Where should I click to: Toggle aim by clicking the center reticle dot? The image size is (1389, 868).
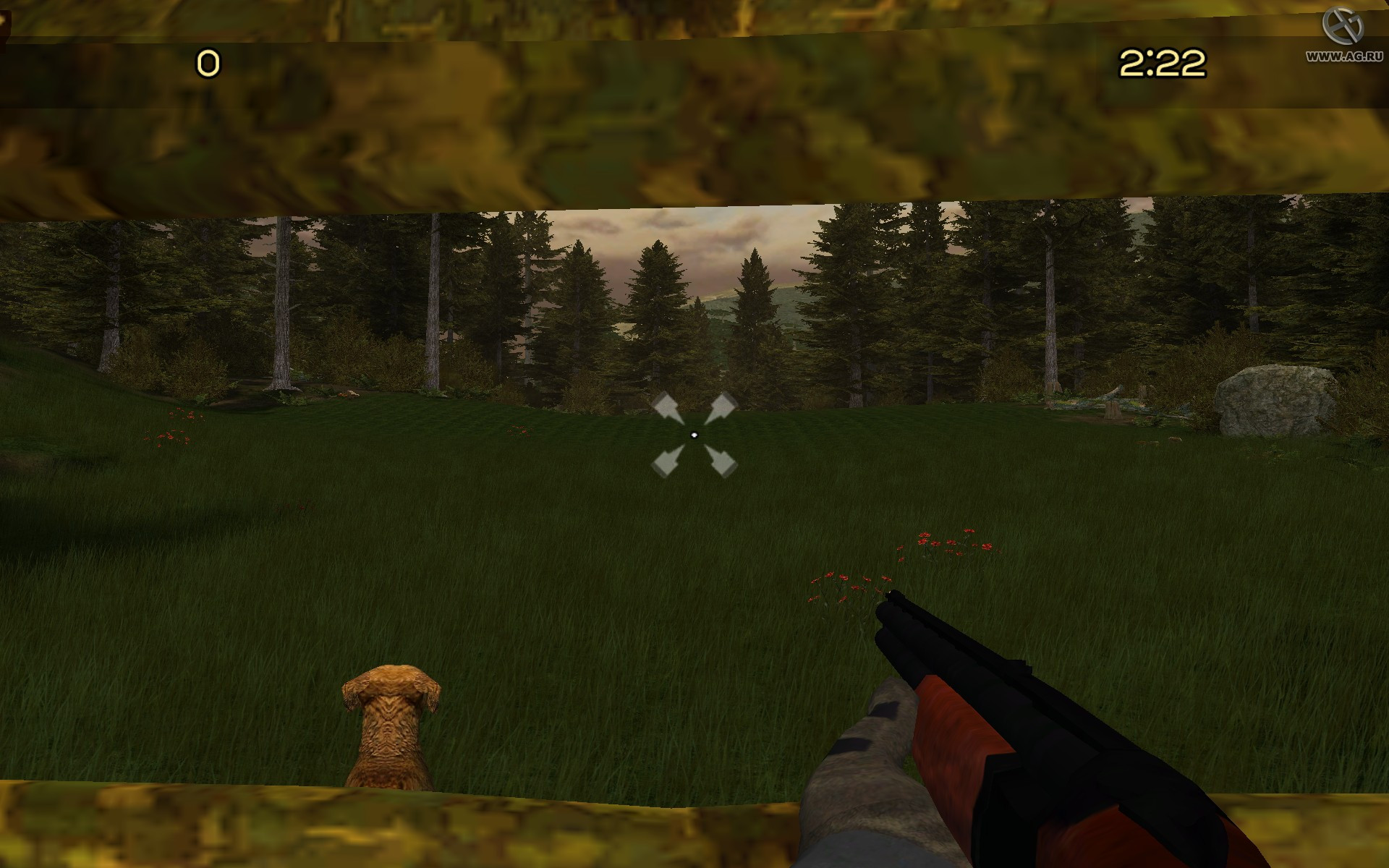coord(694,434)
